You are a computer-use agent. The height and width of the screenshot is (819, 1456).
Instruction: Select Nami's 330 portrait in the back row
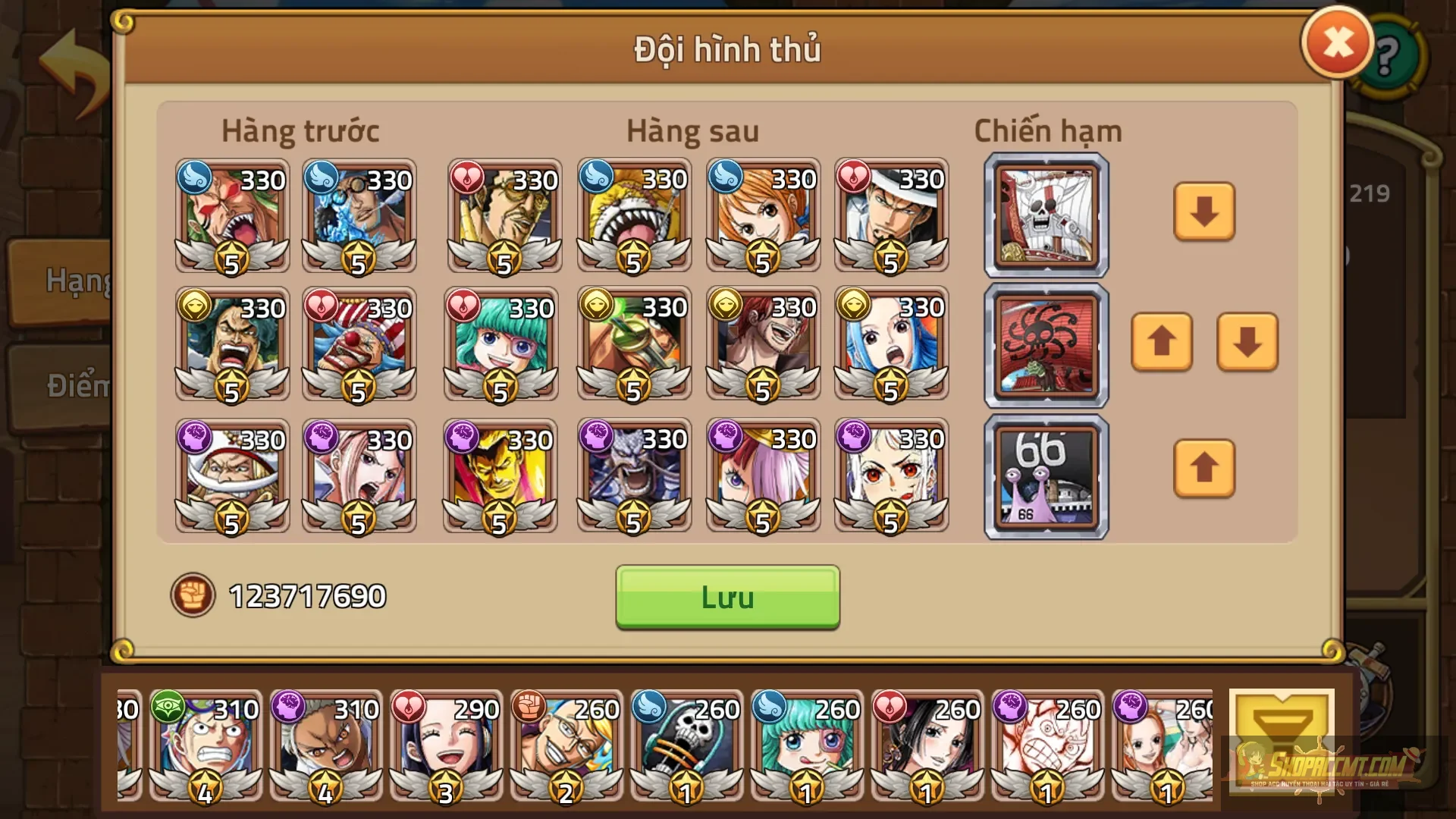[763, 215]
